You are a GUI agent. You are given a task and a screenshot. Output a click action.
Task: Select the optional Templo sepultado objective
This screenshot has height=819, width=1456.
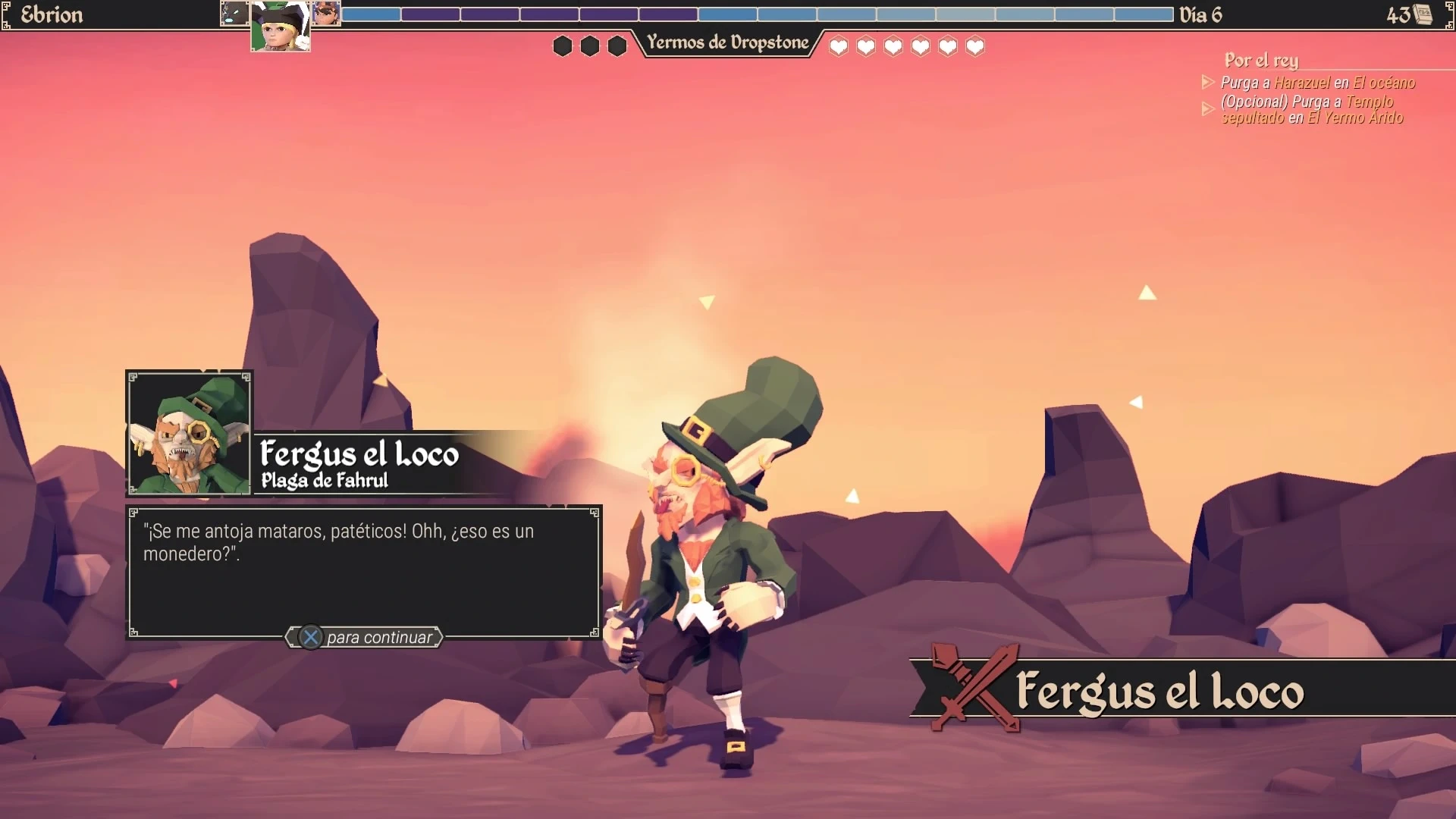pyautogui.click(x=1311, y=109)
